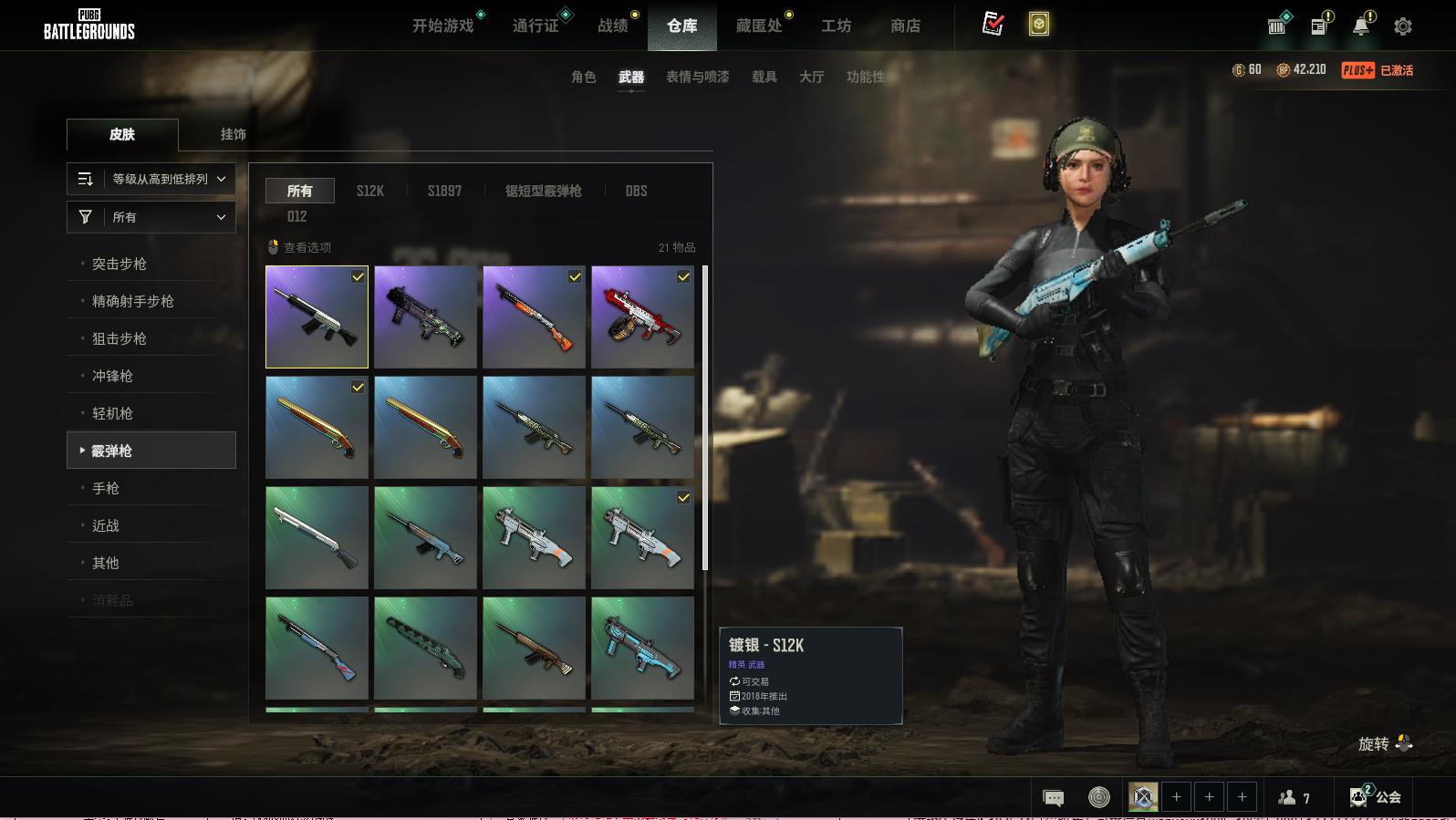Open the chat speech-bubble icon
This screenshot has width=1456, height=820.
[x=1053, y=798]
